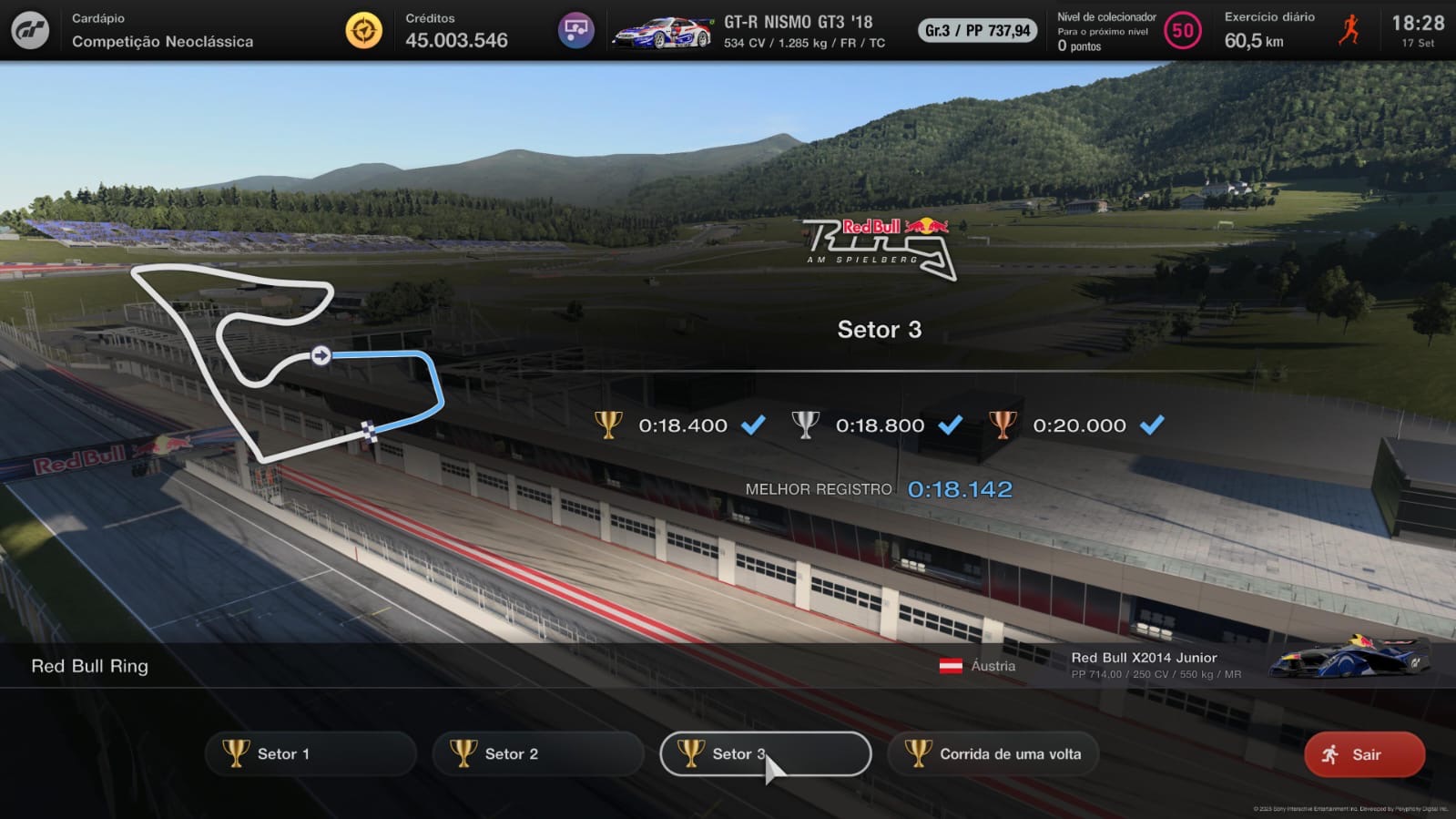Select Corrida de uma volta mode
This screenshot has height=819, width=1456.
[993, 753]
